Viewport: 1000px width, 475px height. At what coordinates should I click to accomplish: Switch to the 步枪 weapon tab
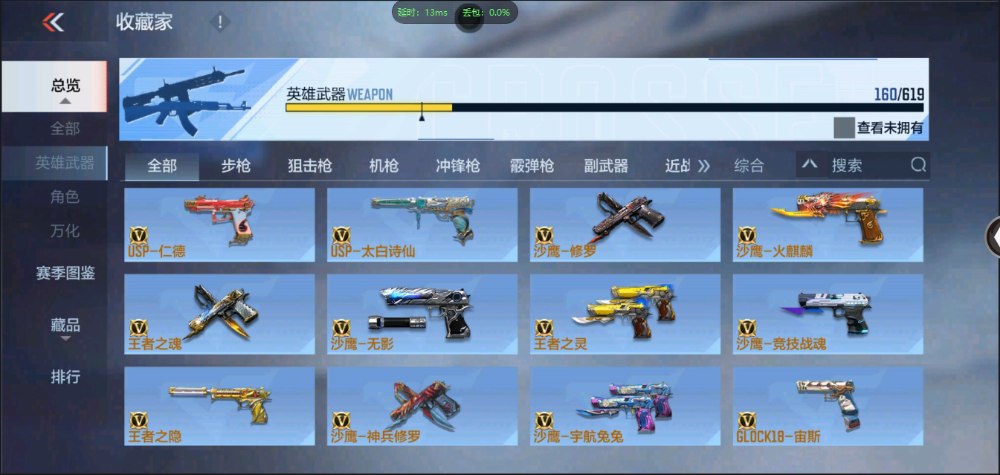pyautogui.click(x=236, y=166)
